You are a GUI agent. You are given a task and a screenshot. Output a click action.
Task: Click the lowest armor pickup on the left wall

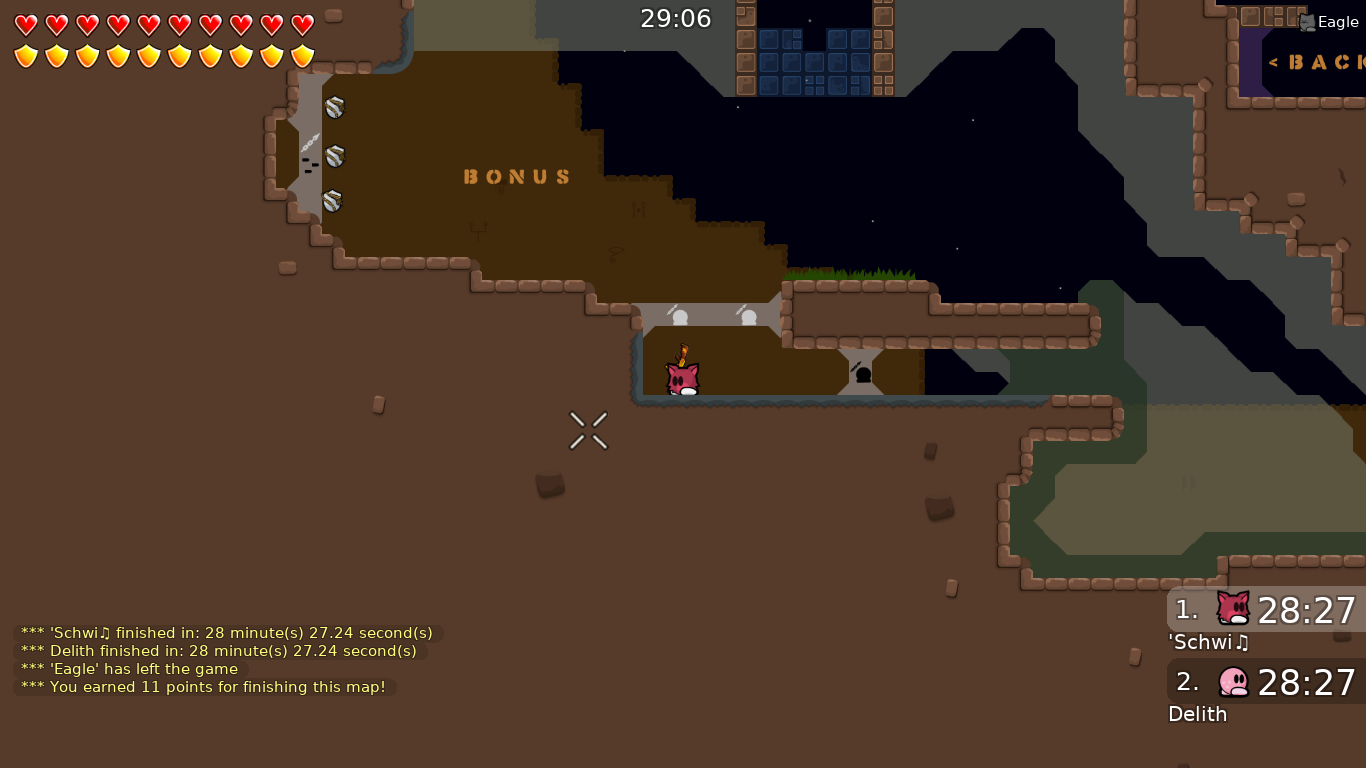click(331, 203)
